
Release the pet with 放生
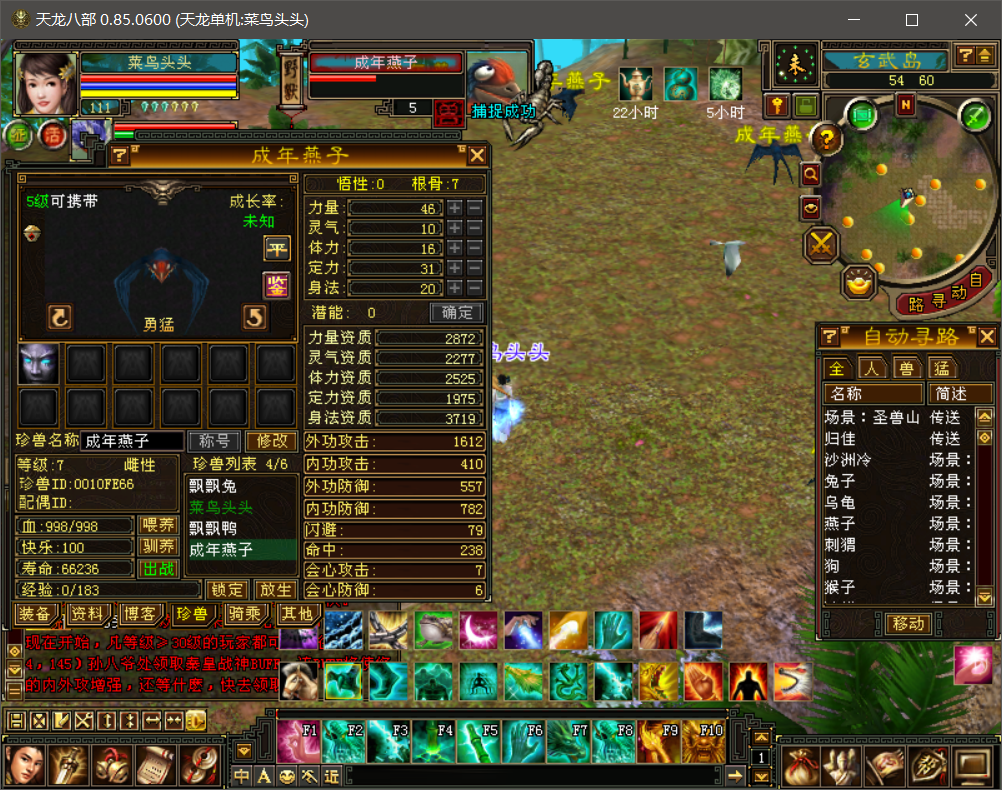[275, 590]
